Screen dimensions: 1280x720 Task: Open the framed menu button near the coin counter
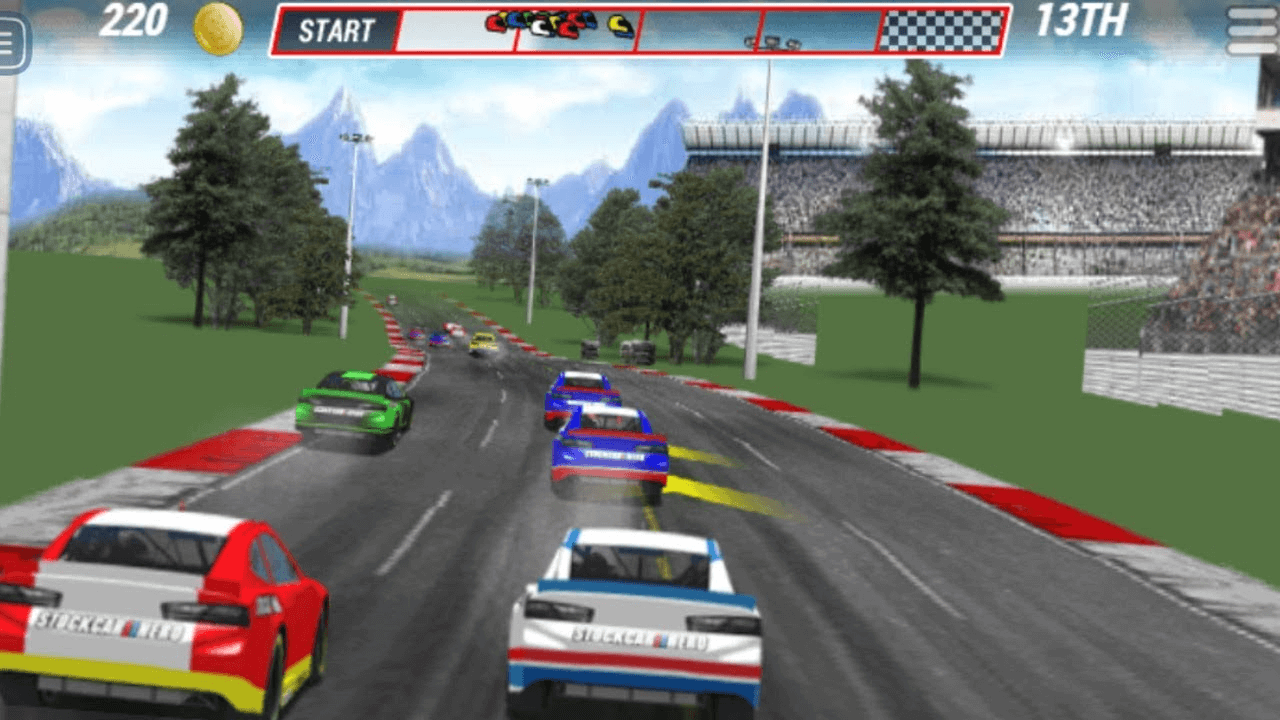click(x=10, y=42)
